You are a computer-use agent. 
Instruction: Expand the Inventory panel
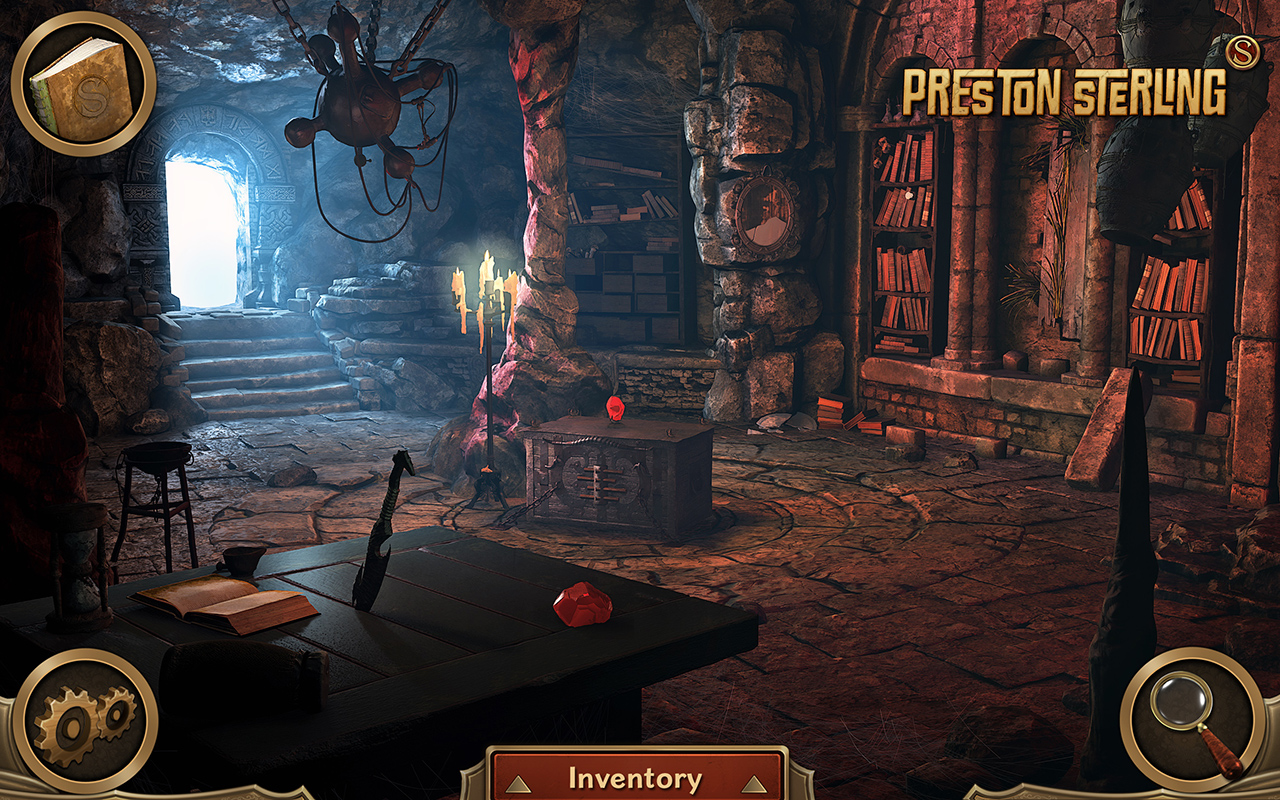(636, 777)
